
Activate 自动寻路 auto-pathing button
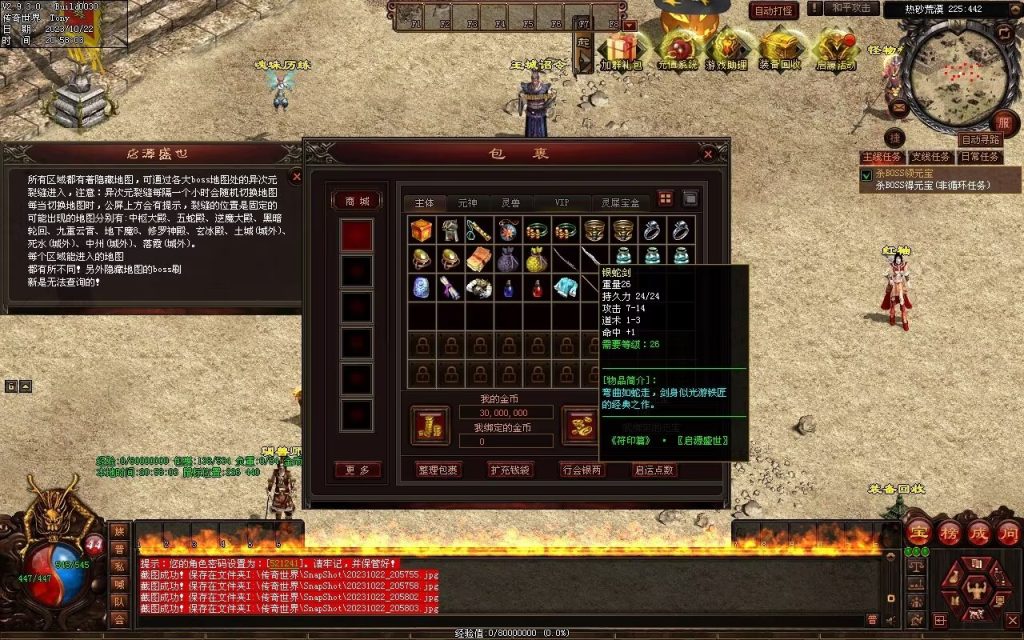coord(979,140)
